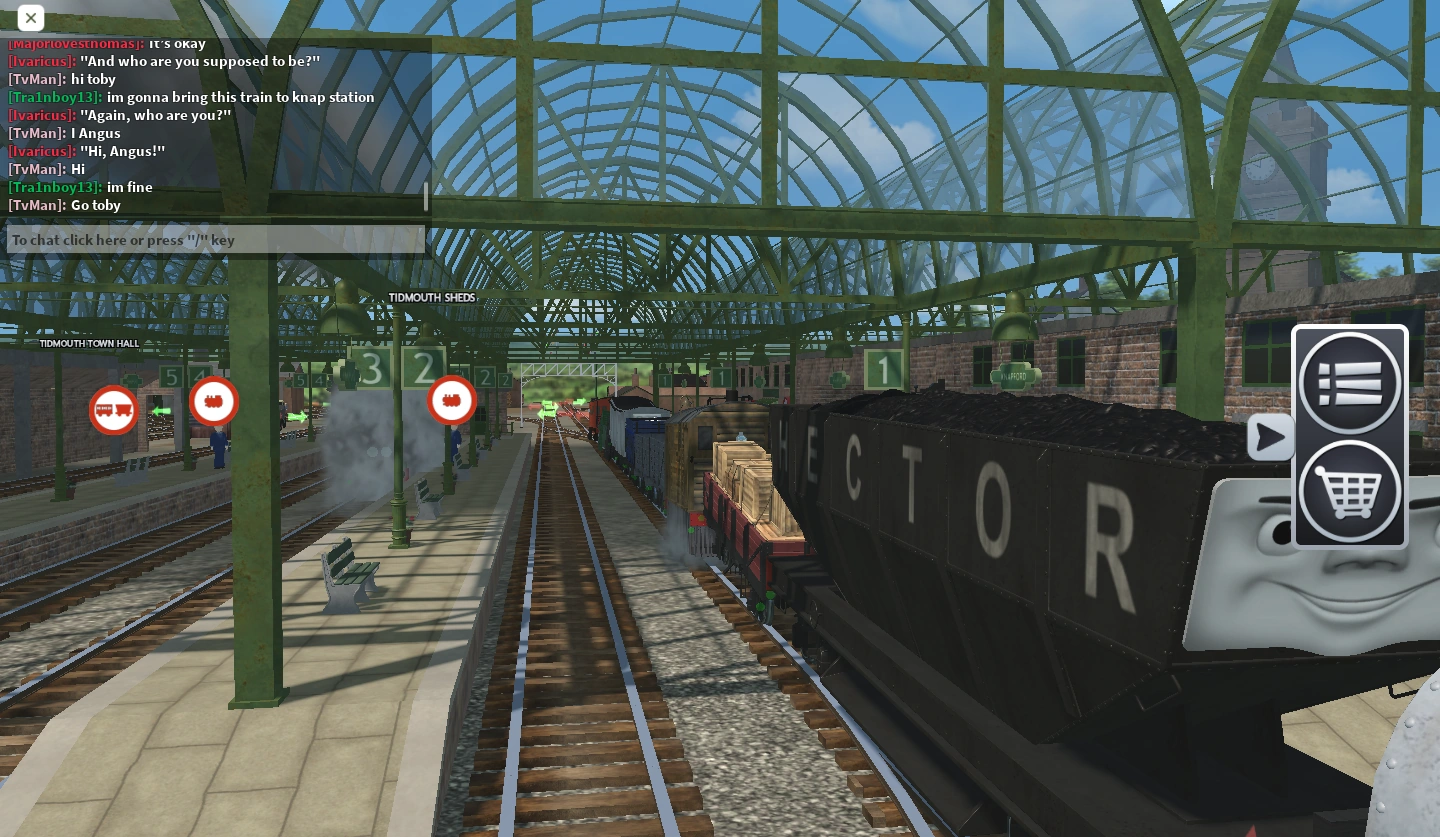Collapse the side menu using the arrow chevron
The width and height of the screenshot is (1440, 837).
pyautogui.click(x=1268, y=437)
